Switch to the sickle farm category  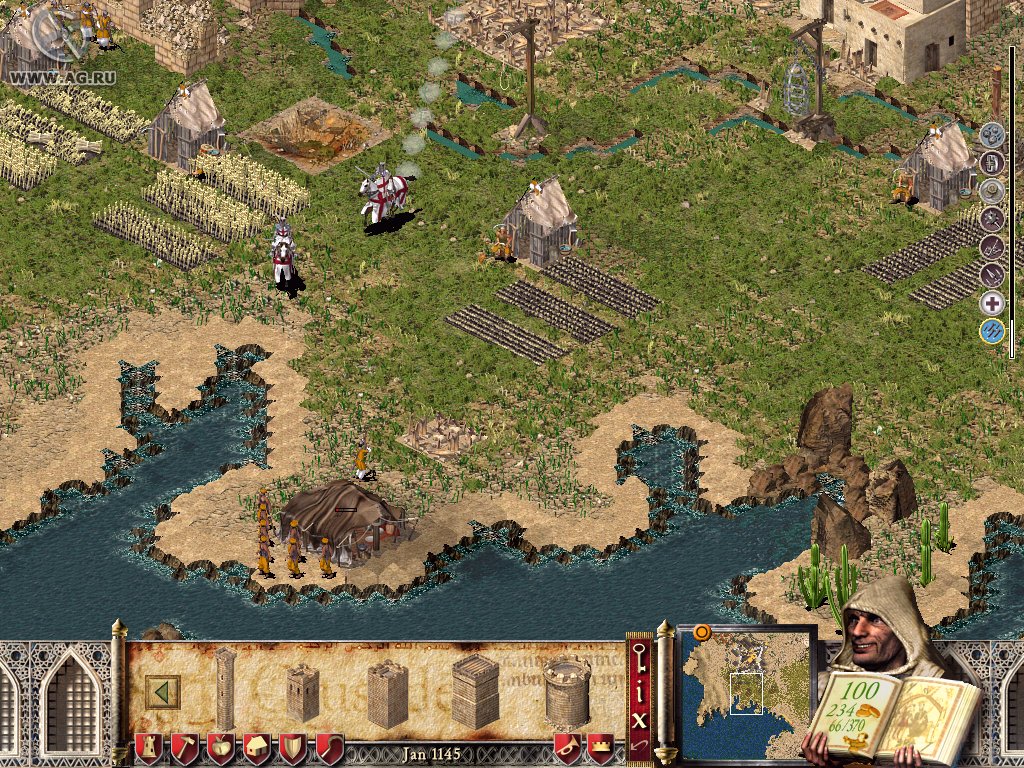[x=330, y=747]
